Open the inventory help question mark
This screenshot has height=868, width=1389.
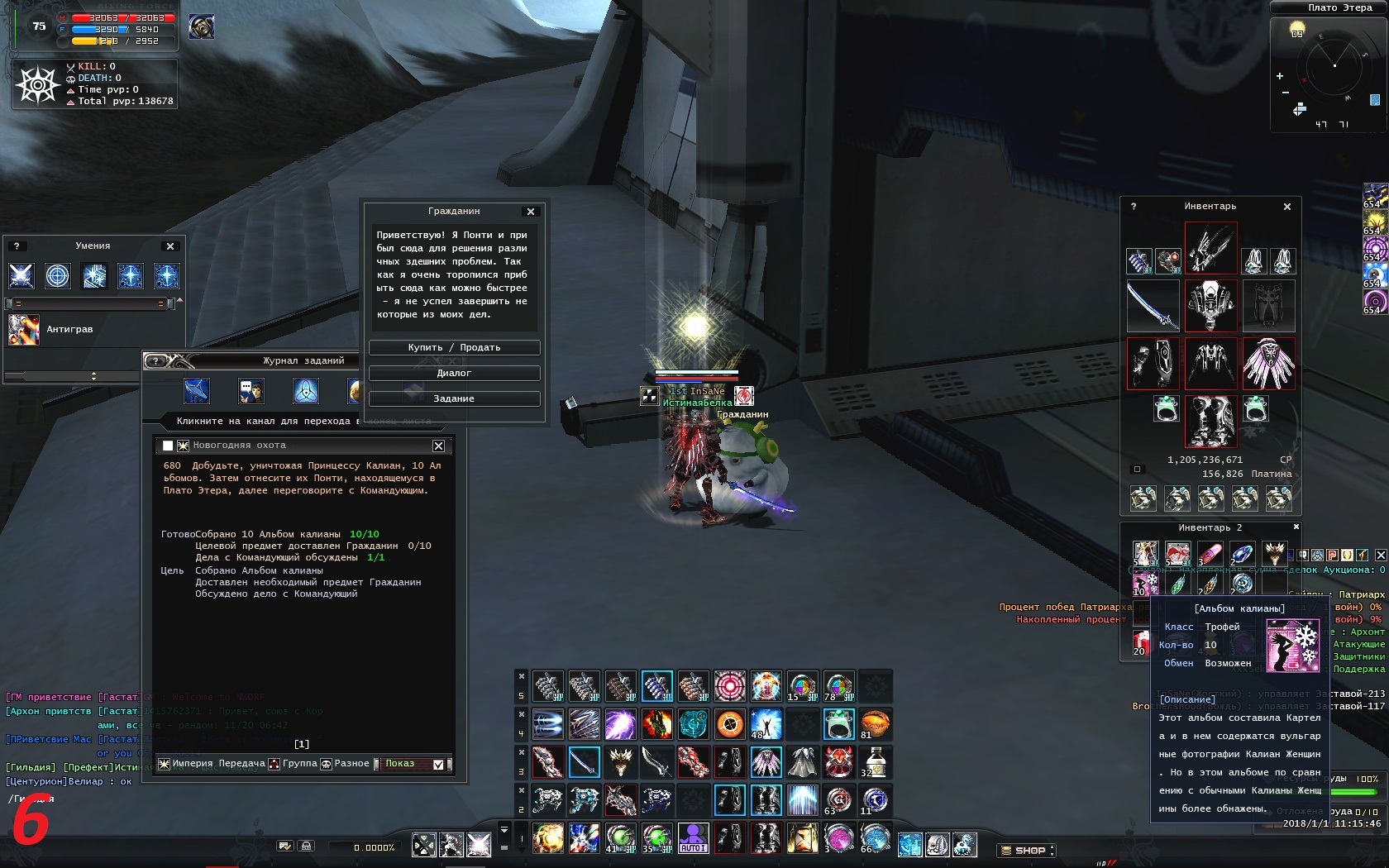(1134, 207)
